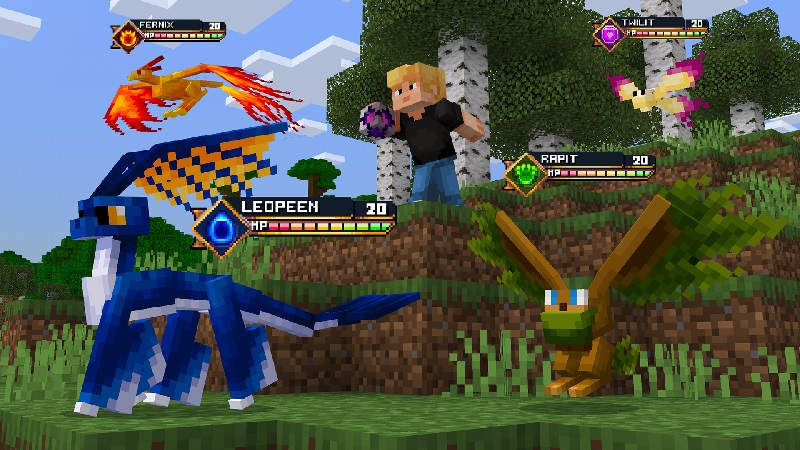Choose Rapit's green leaf element badge
This screenshot has width=800, height=450.
point(523,173)
